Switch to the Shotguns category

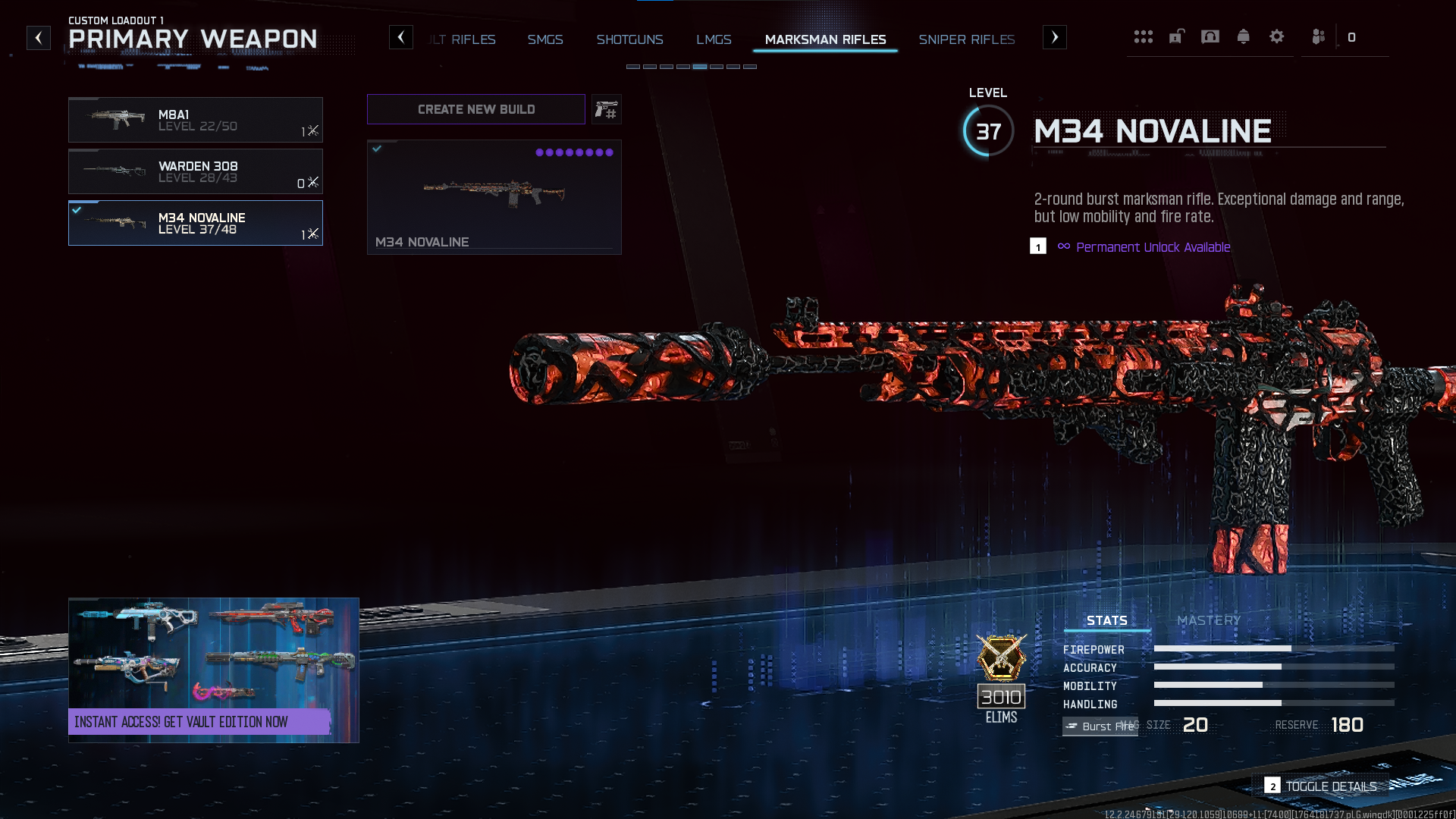(x=629, y=39)
